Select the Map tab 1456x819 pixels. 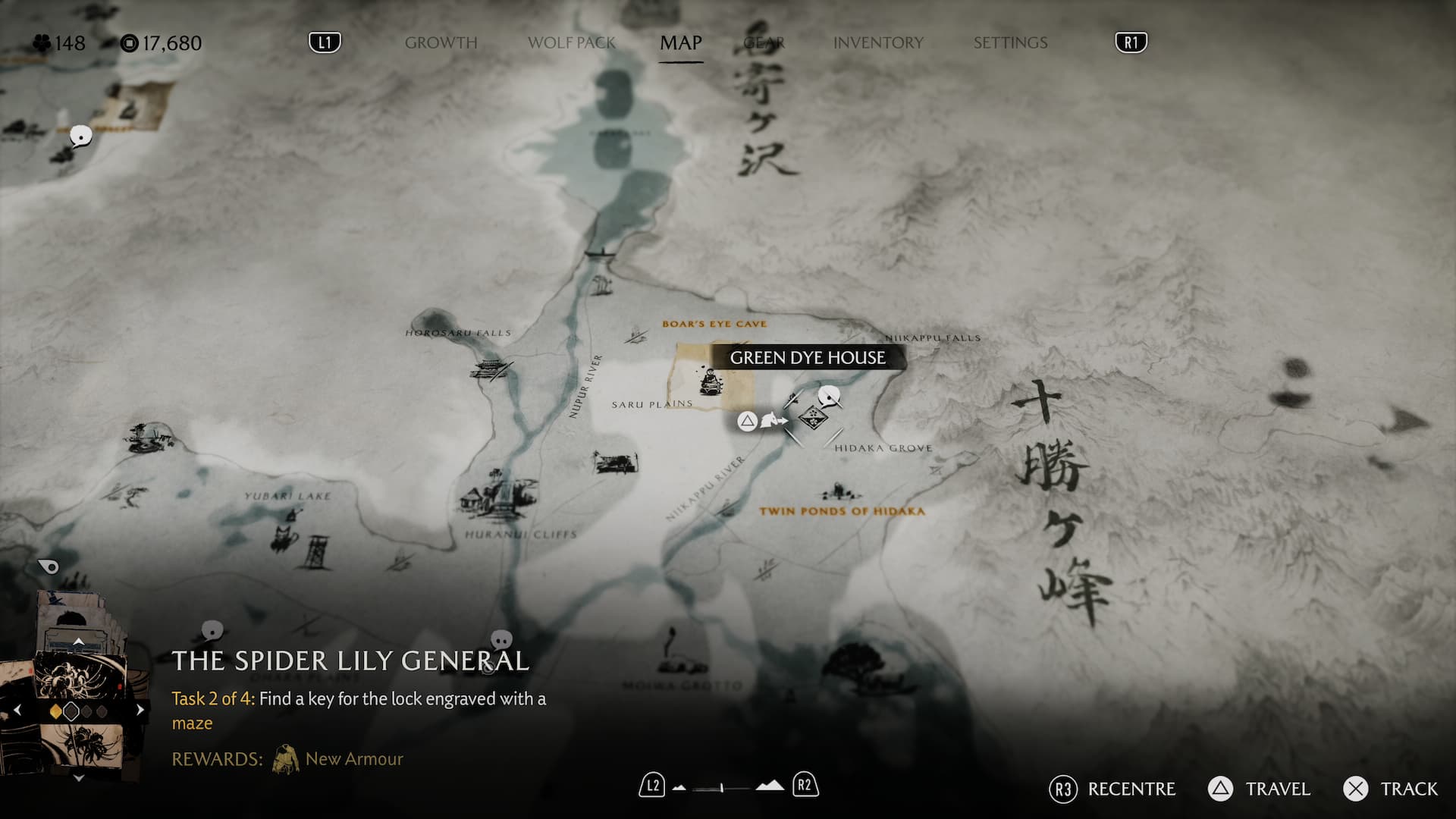[680, 42]
